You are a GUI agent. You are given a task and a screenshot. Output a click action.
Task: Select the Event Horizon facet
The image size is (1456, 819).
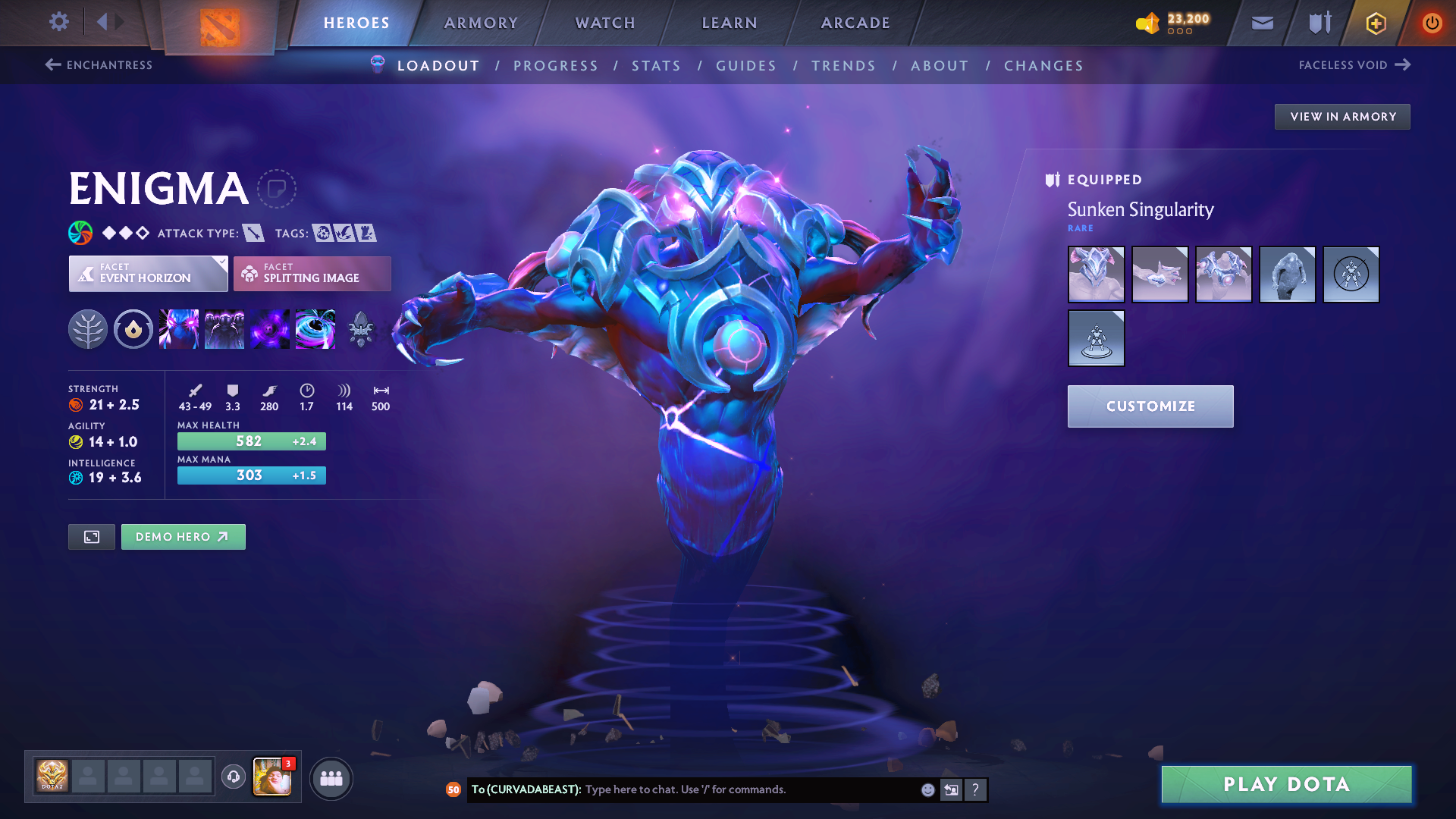tap(148, 274)
